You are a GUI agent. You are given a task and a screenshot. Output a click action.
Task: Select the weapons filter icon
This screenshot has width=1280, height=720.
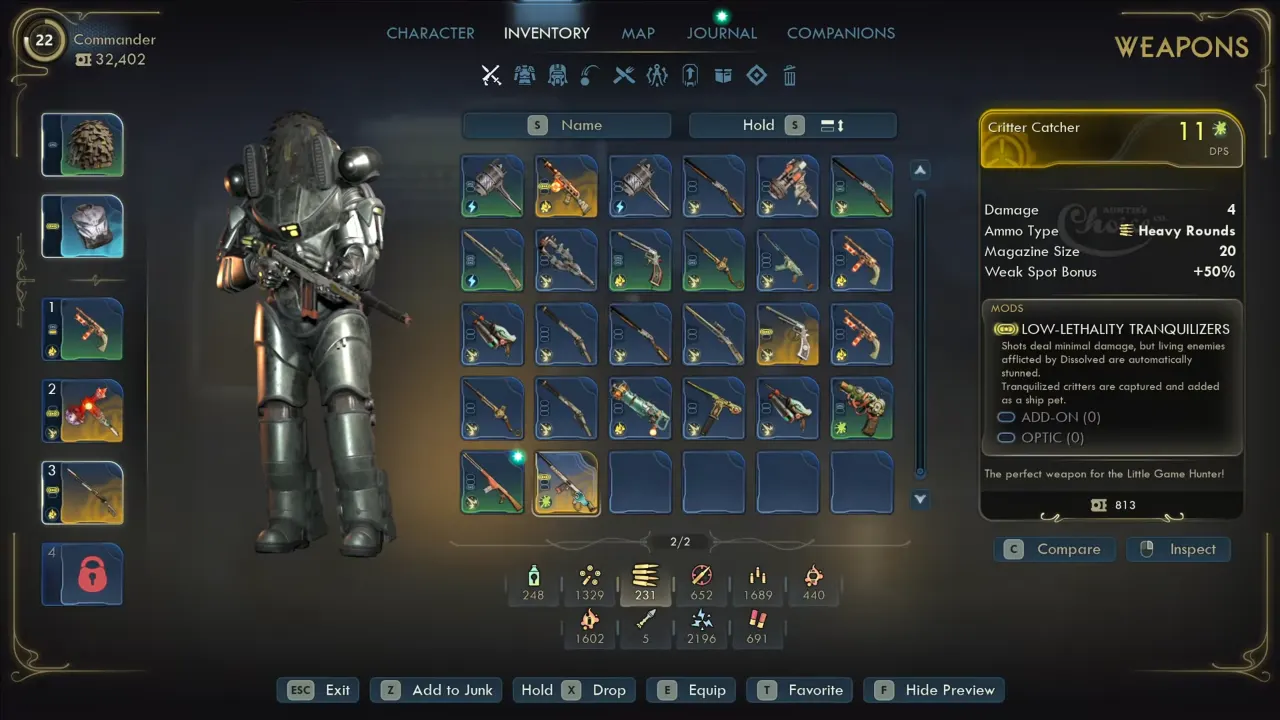coord(491,75)
